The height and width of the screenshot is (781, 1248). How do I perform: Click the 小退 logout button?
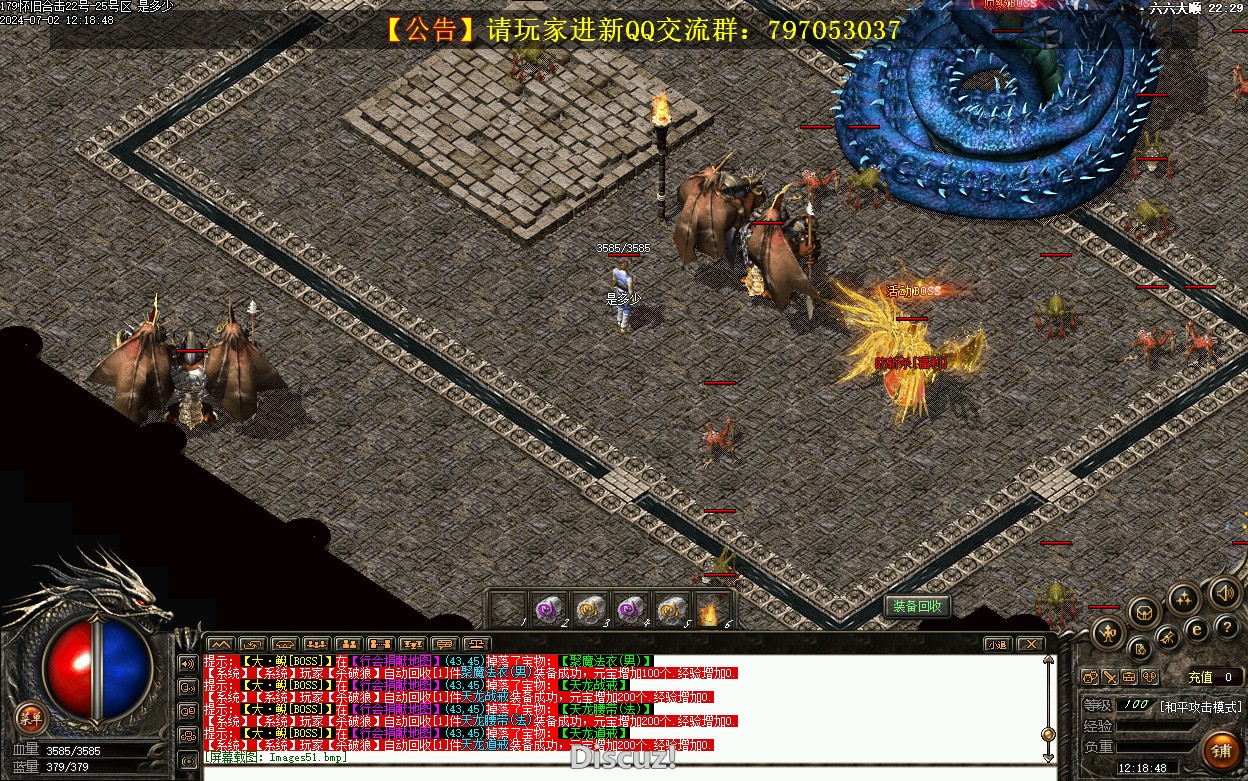pyautogui.click(x=996, y=644)
